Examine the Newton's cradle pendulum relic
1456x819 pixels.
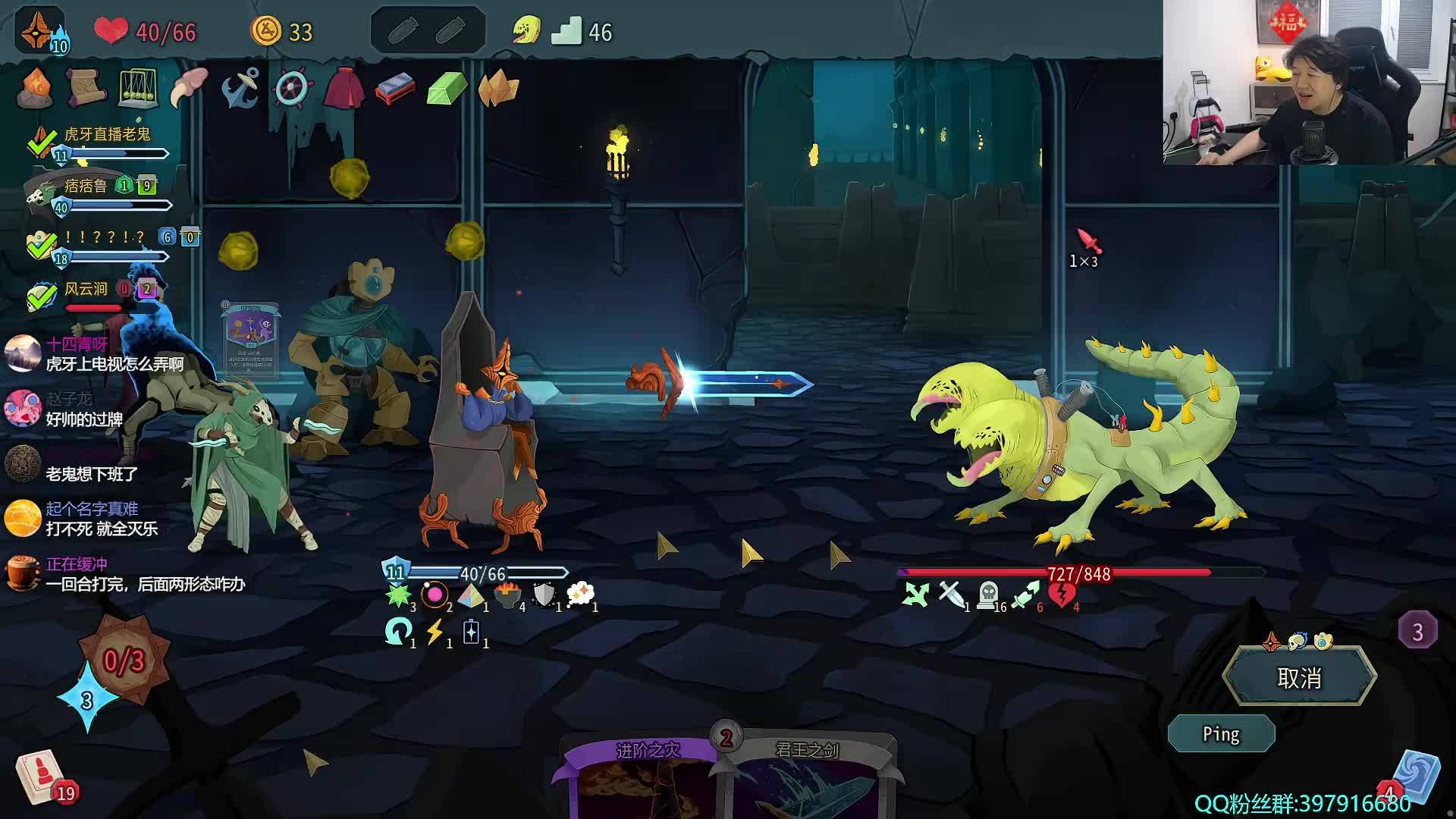137,88
